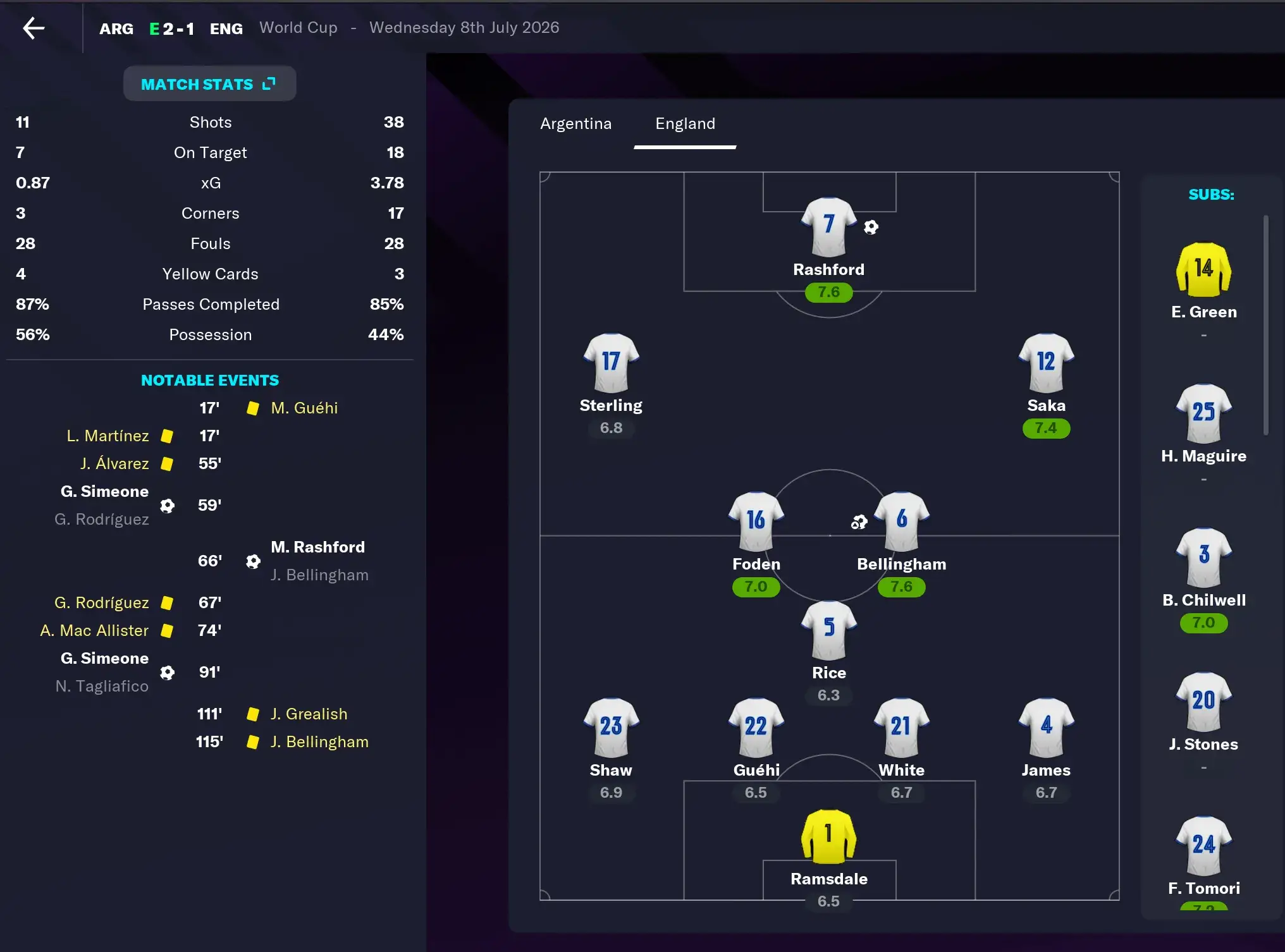Click Bellingham's 7.6 rating badge
The width and height of the screenshot is (1285, 952).
coord(901,587)
